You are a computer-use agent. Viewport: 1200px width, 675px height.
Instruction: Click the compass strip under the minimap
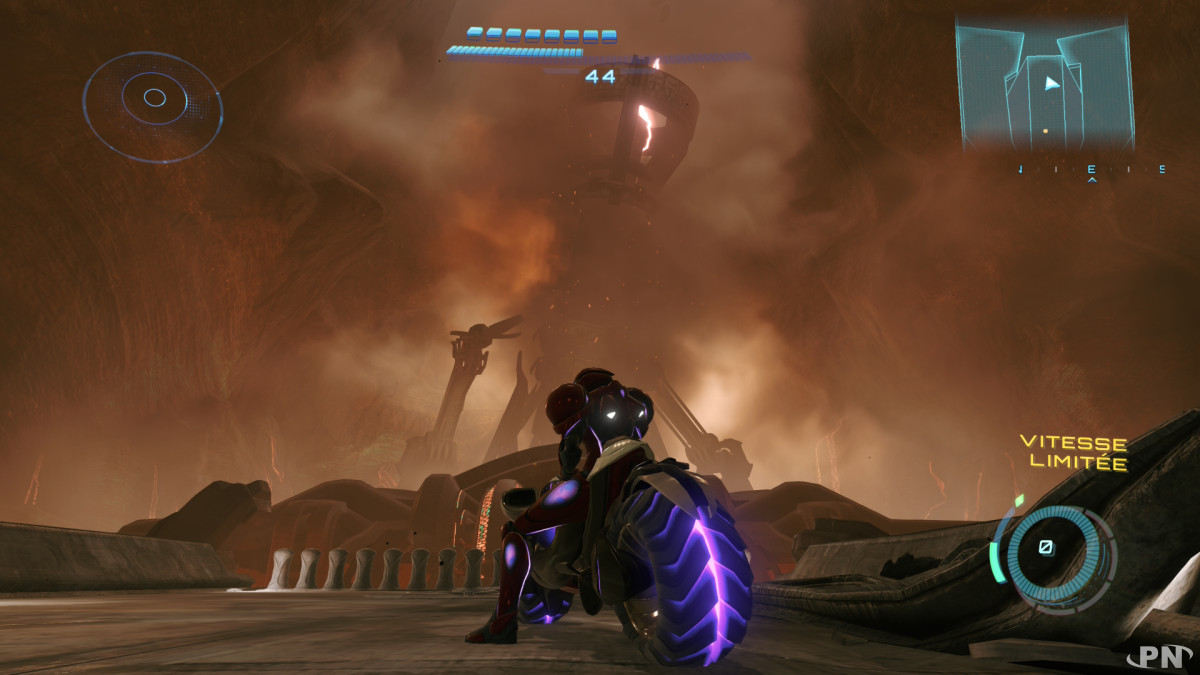click(x=1091, y=170)
